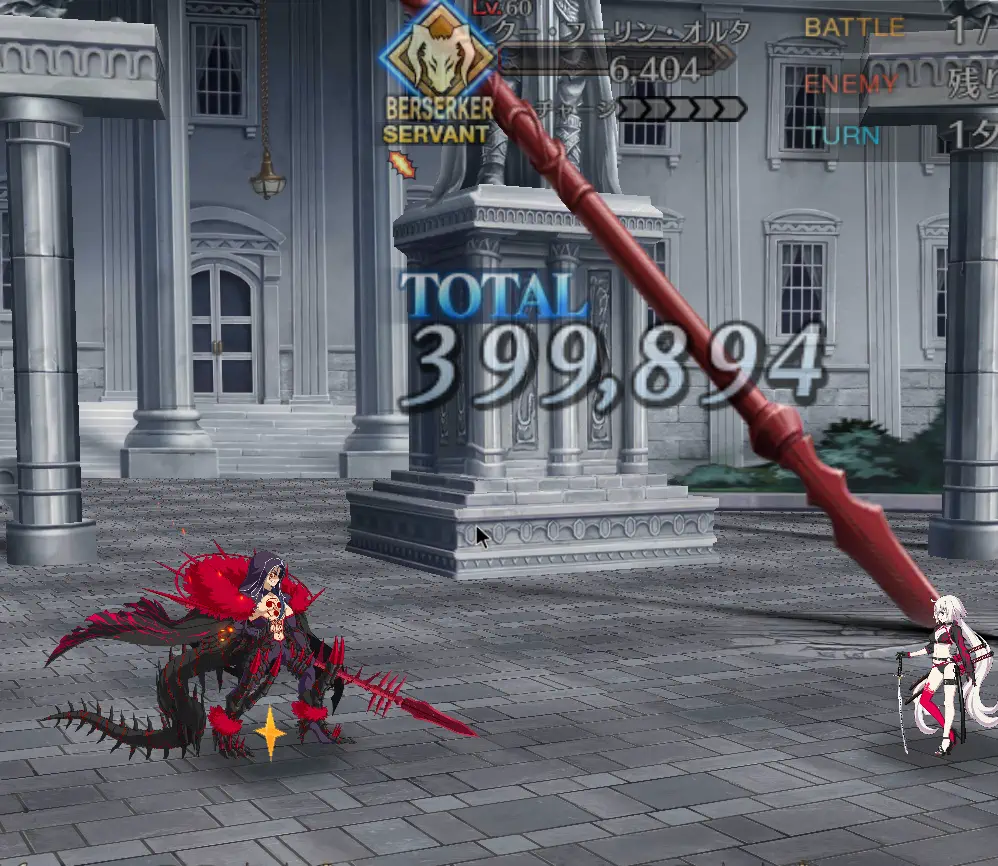Tap the クー・フーリン・オルタ enemy name plate
This screenshot has width=998, height=866.
[x=622, y=32]
